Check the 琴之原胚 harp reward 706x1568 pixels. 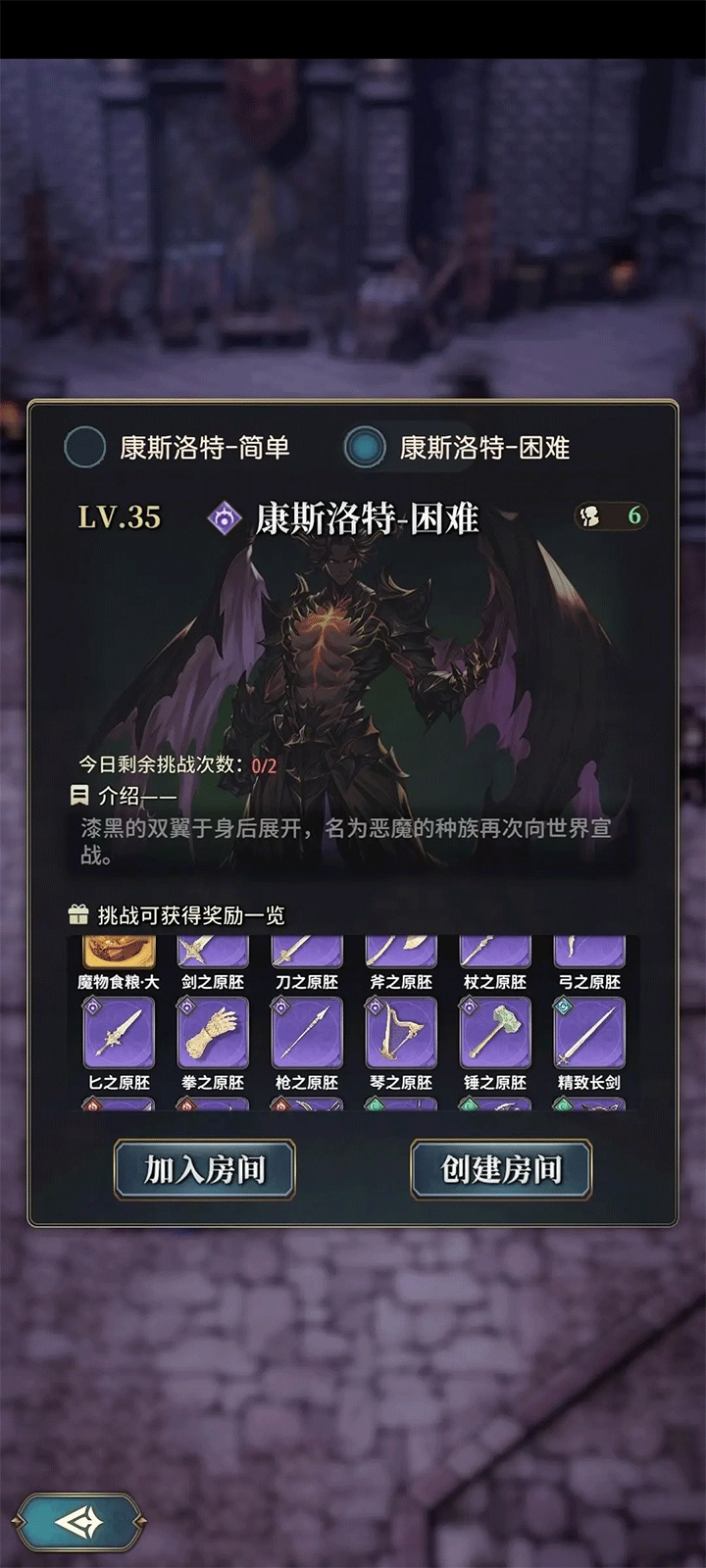tap(401, 1033)
